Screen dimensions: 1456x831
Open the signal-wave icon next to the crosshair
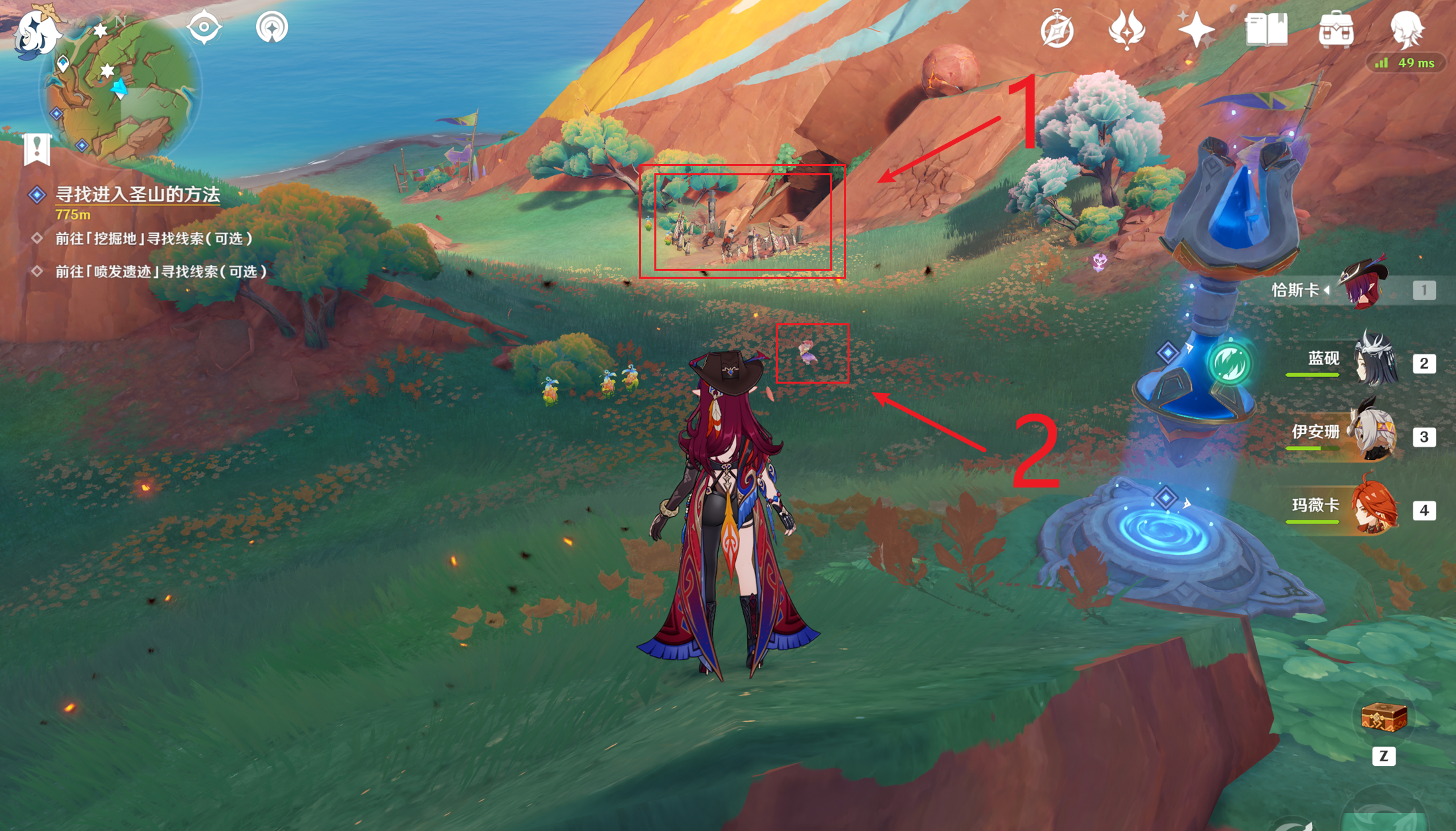272,27
